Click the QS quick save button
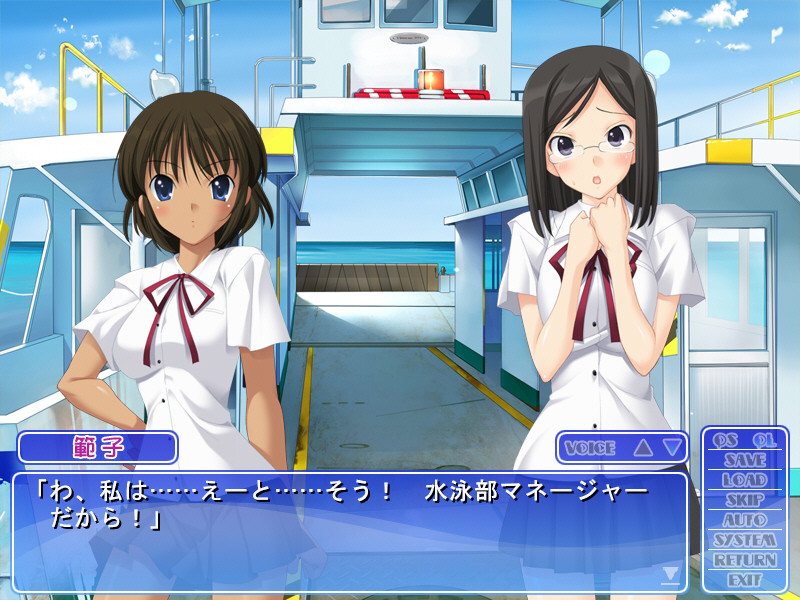This screenshot has height=600, width=800. [725, 440]
